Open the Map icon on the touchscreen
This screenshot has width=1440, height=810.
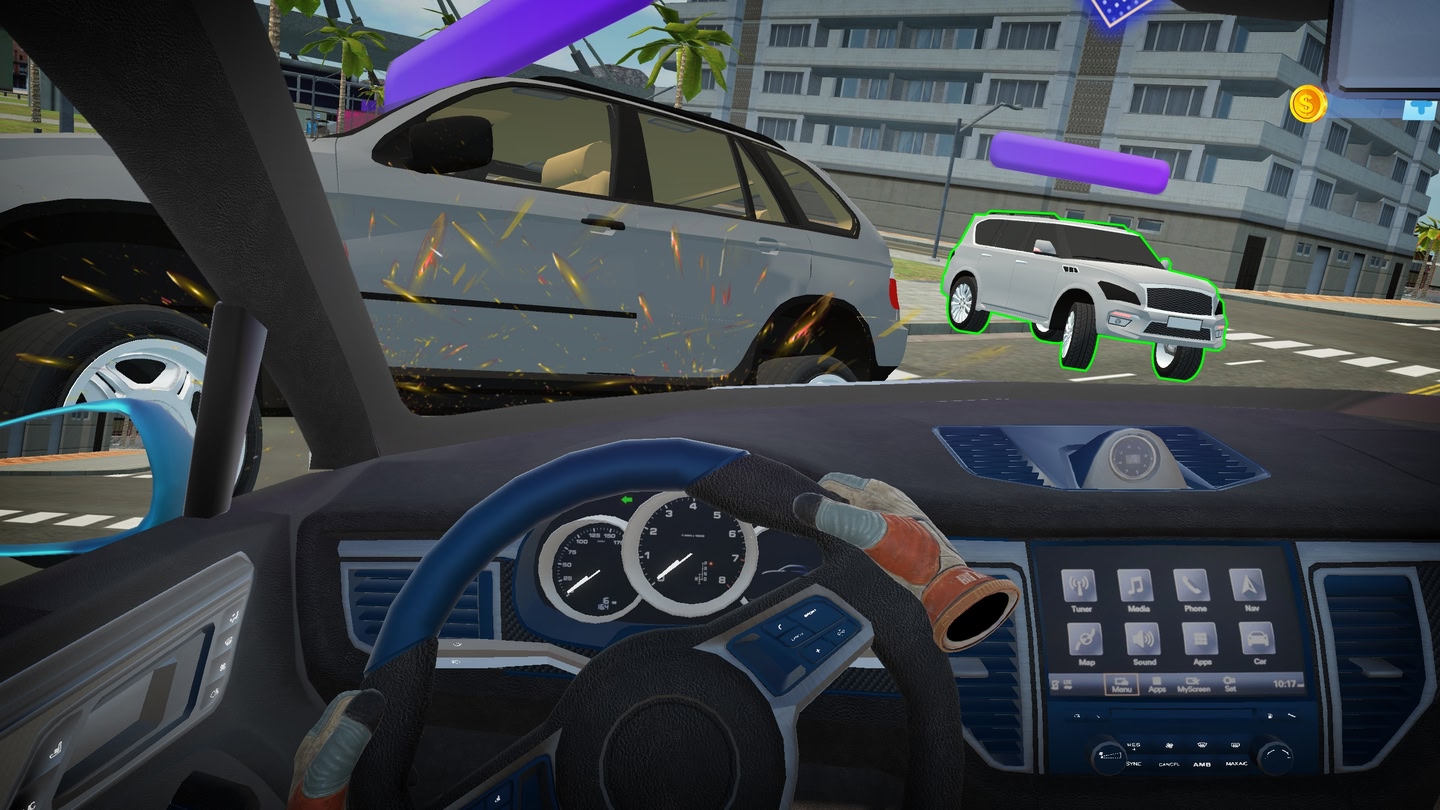pos(1085,638)
